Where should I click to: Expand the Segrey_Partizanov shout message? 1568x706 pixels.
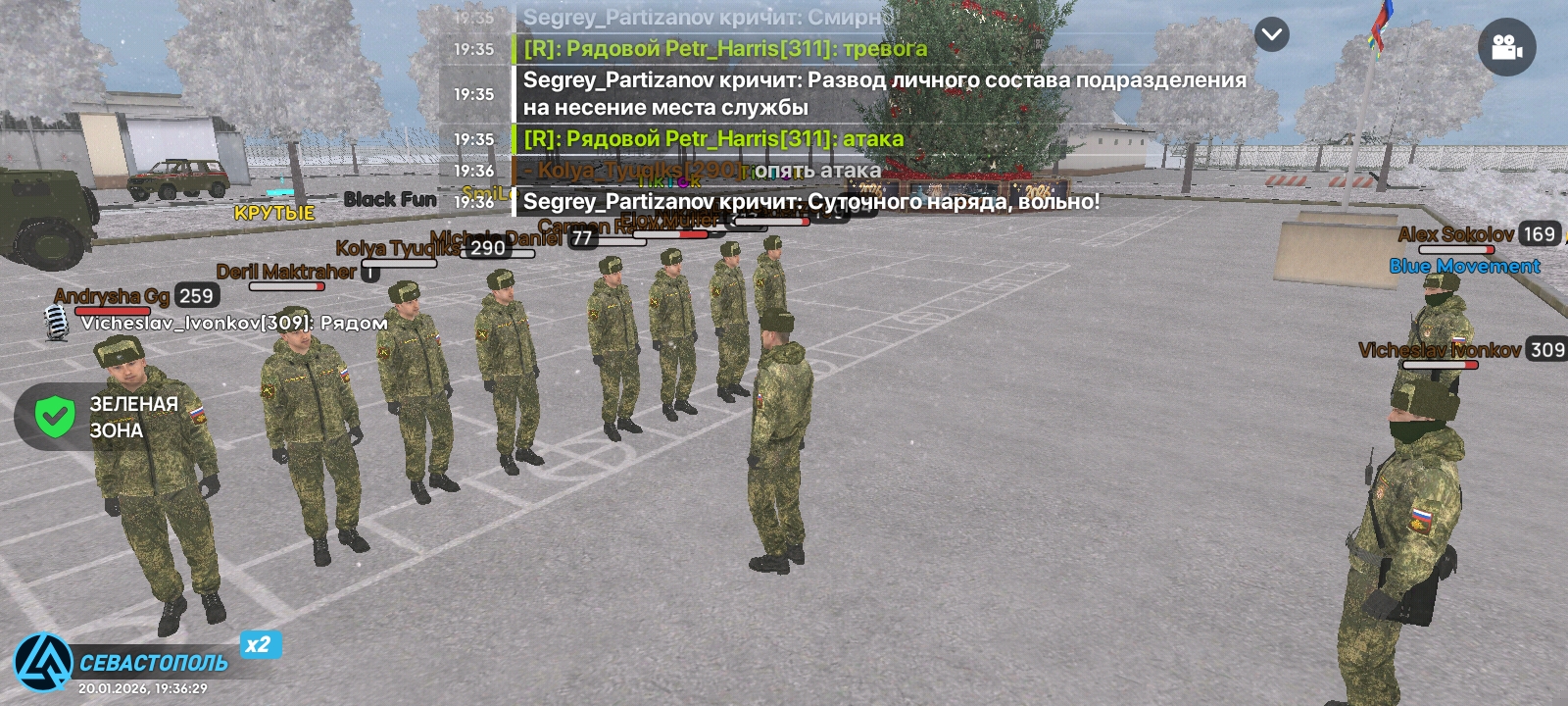[x=882, y=93]
